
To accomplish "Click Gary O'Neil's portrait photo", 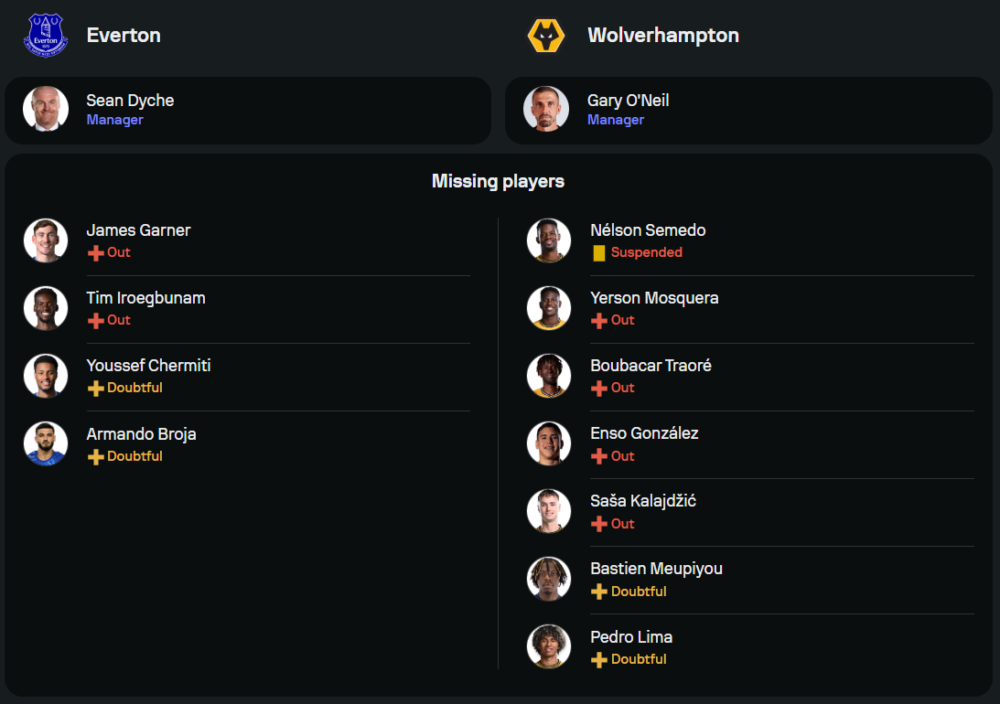I will point(546,109).
